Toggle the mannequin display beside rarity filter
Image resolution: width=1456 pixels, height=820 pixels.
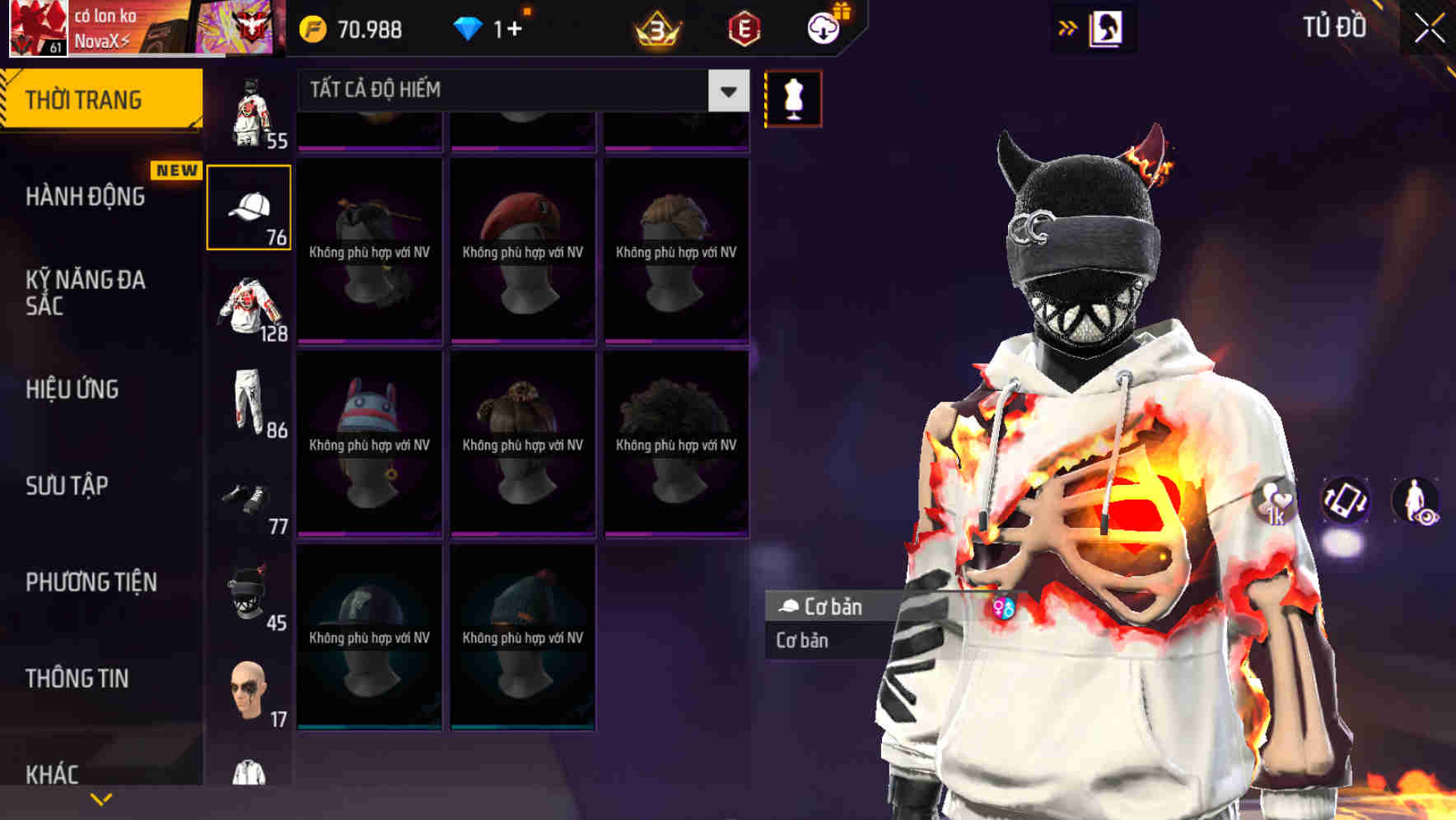coord(793,98)
